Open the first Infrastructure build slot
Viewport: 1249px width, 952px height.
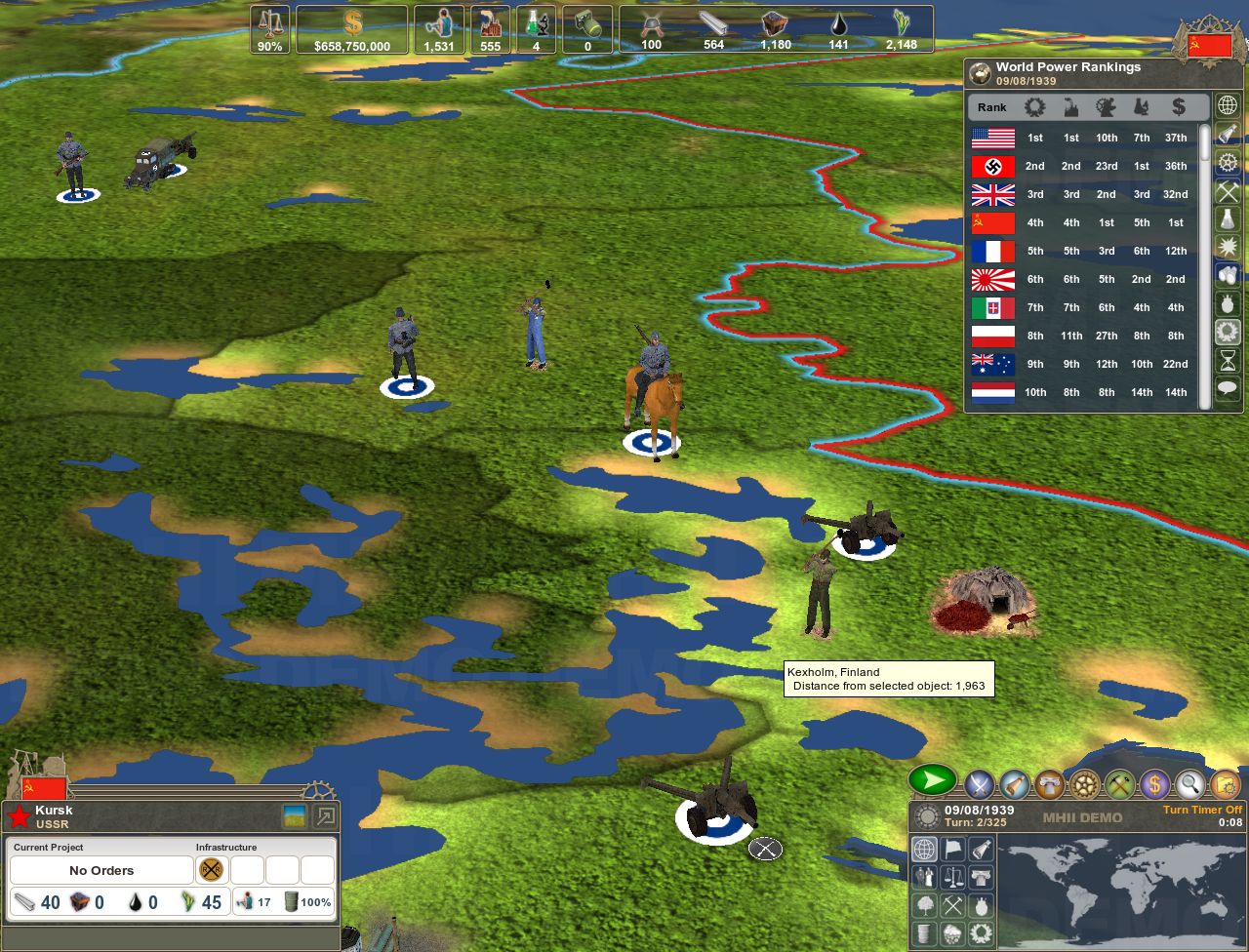(x=212, y=869)
